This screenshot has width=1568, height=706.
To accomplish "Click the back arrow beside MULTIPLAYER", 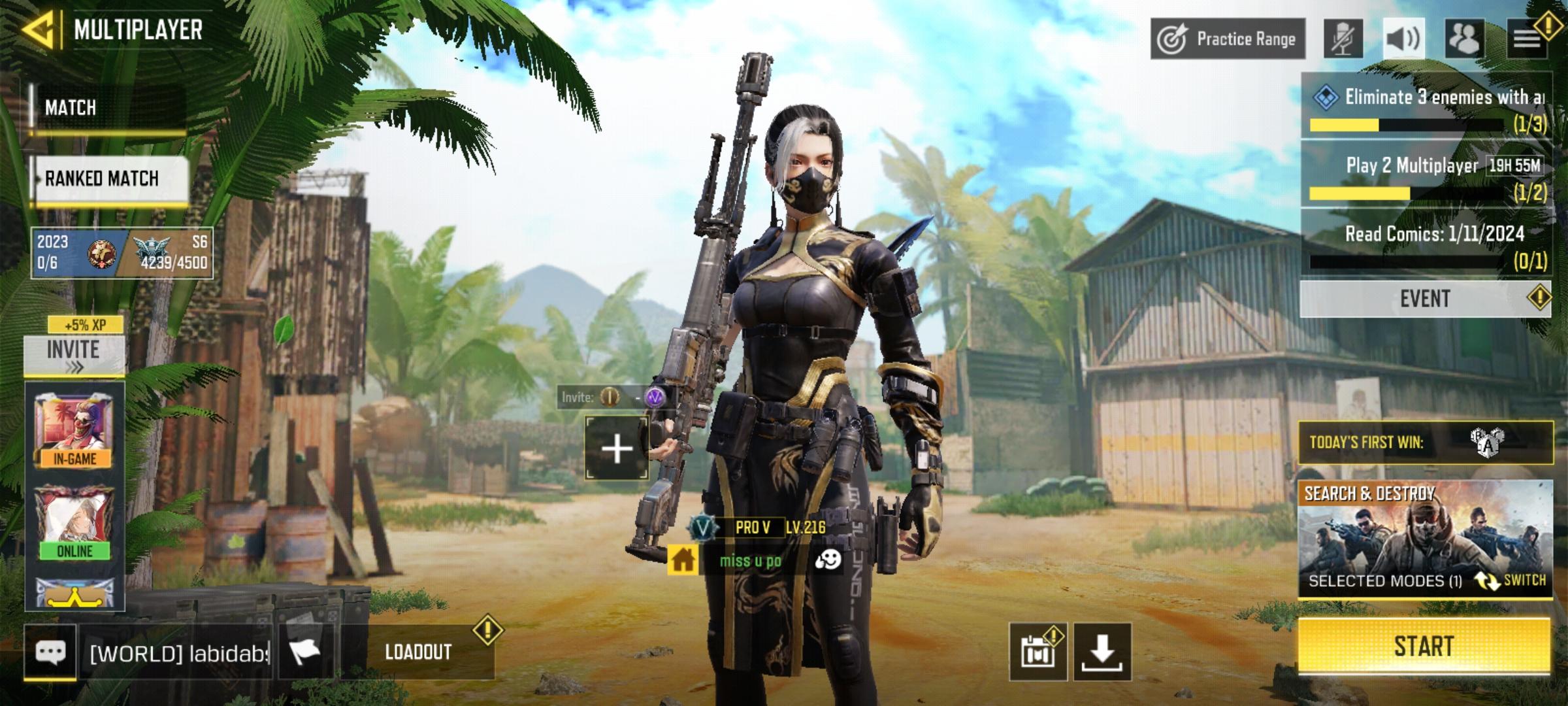I will 39,28.
